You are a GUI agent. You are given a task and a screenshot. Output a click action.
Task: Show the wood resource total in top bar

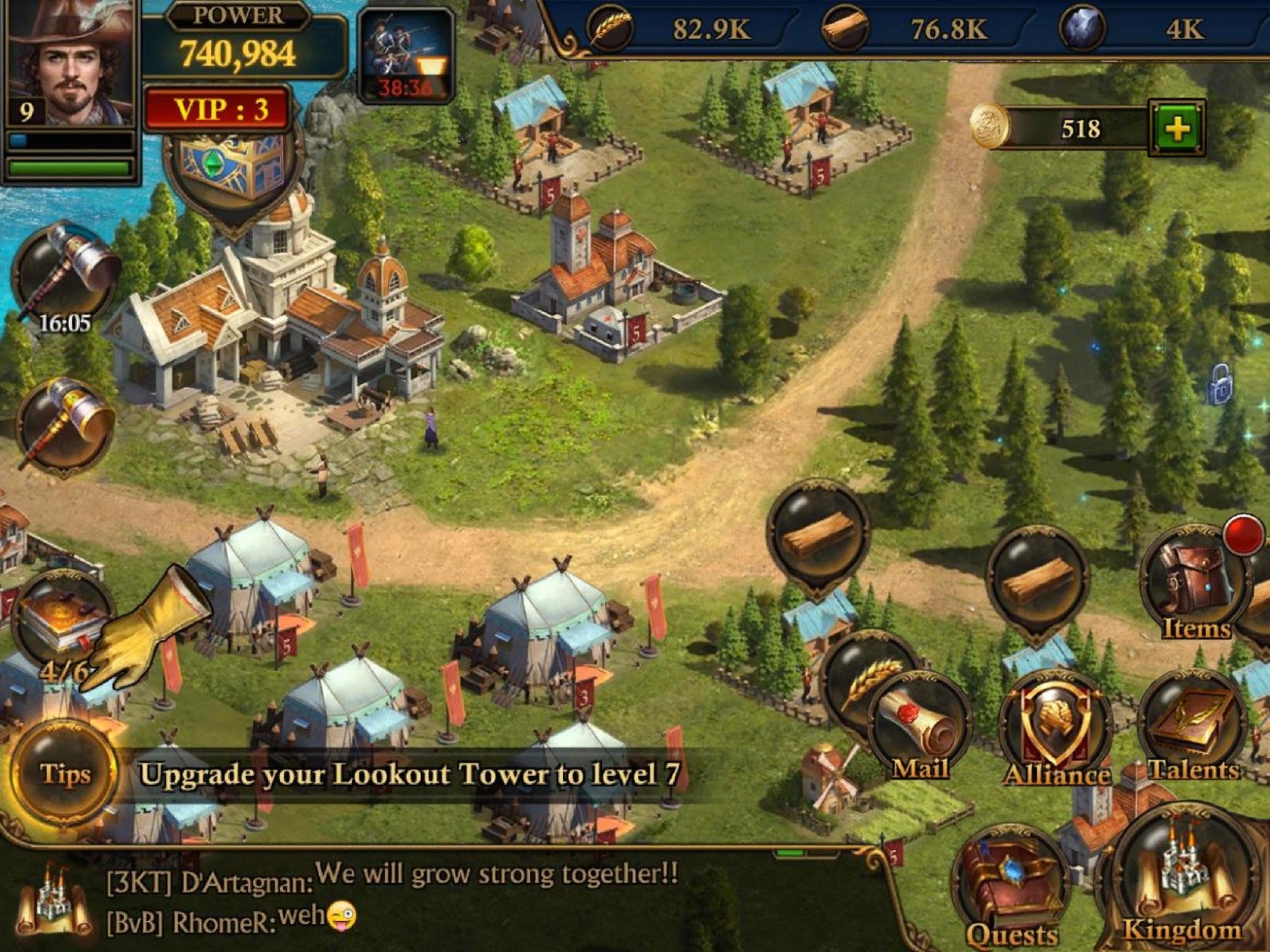click(926, 29)
